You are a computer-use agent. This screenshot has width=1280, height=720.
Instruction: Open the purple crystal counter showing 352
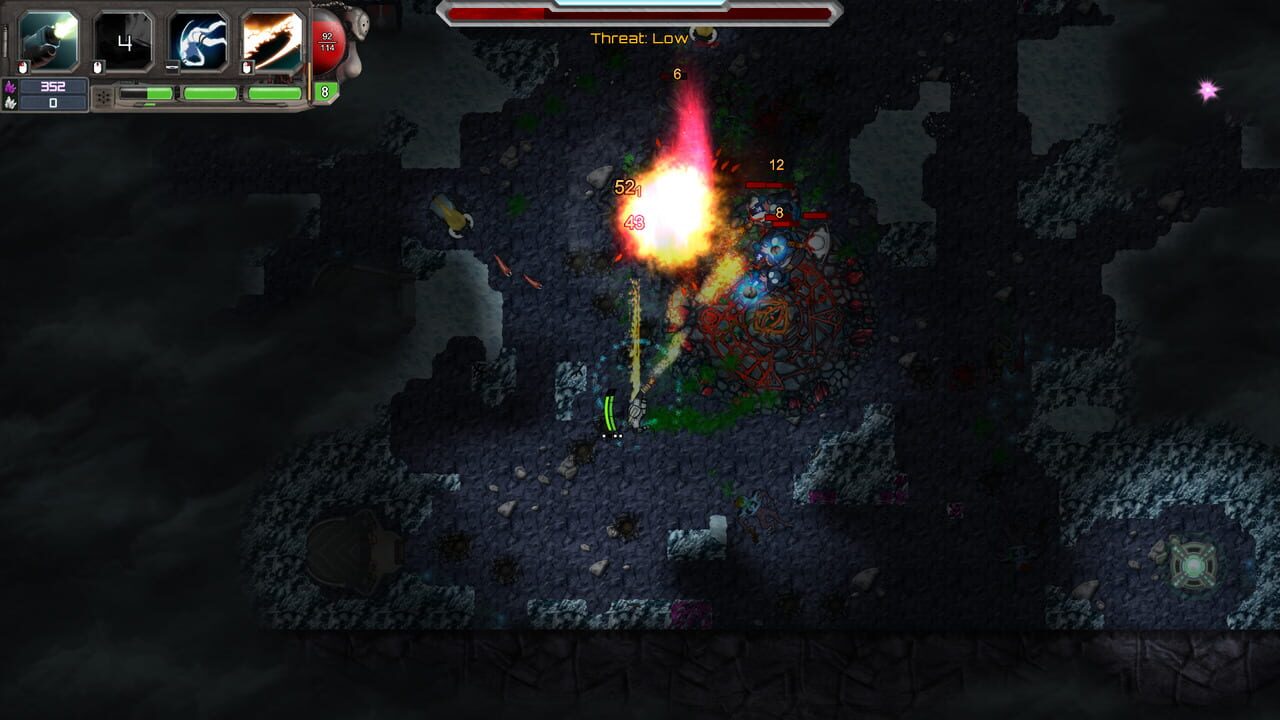52,84
